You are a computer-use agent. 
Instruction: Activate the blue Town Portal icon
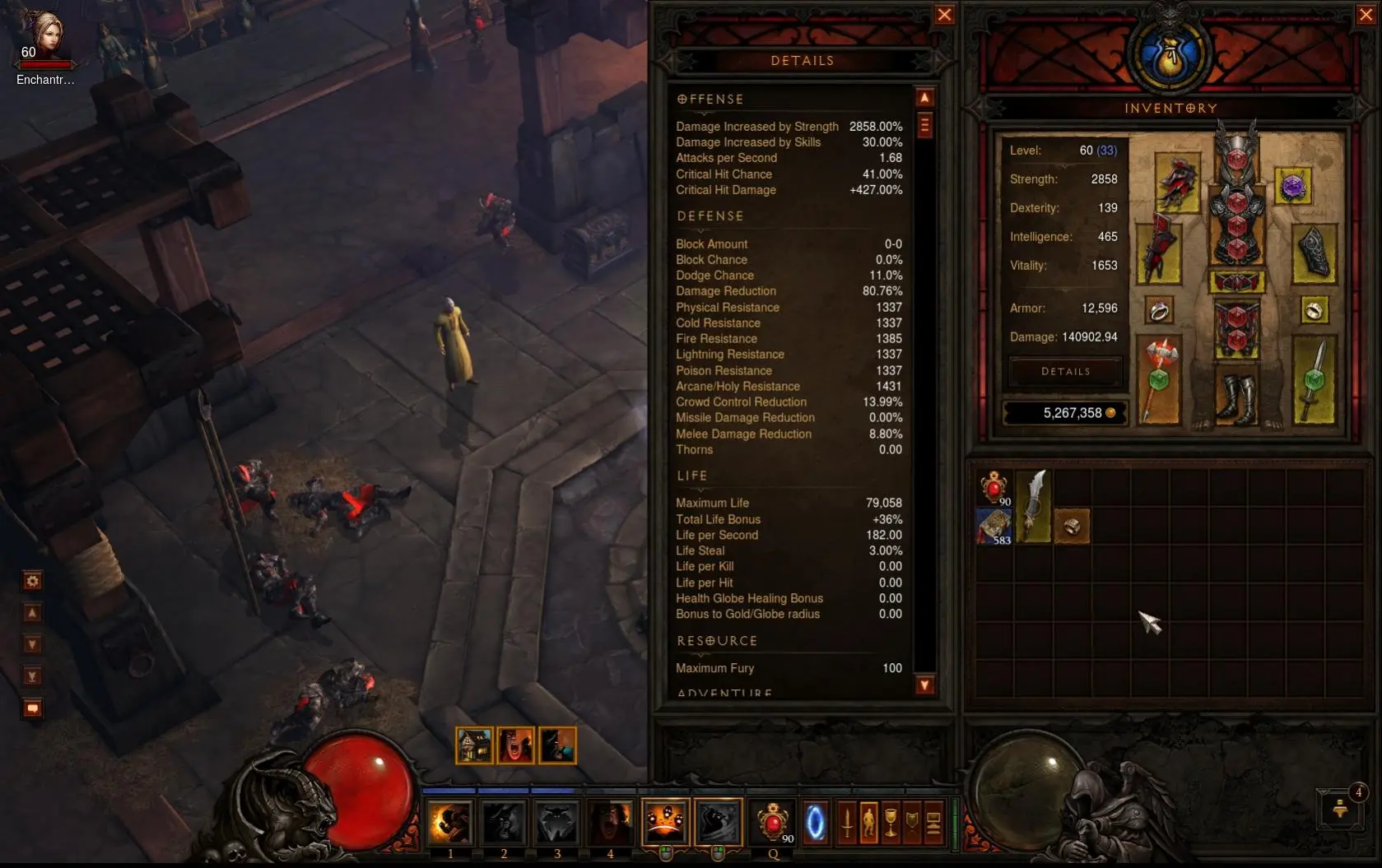coord(815,822)
